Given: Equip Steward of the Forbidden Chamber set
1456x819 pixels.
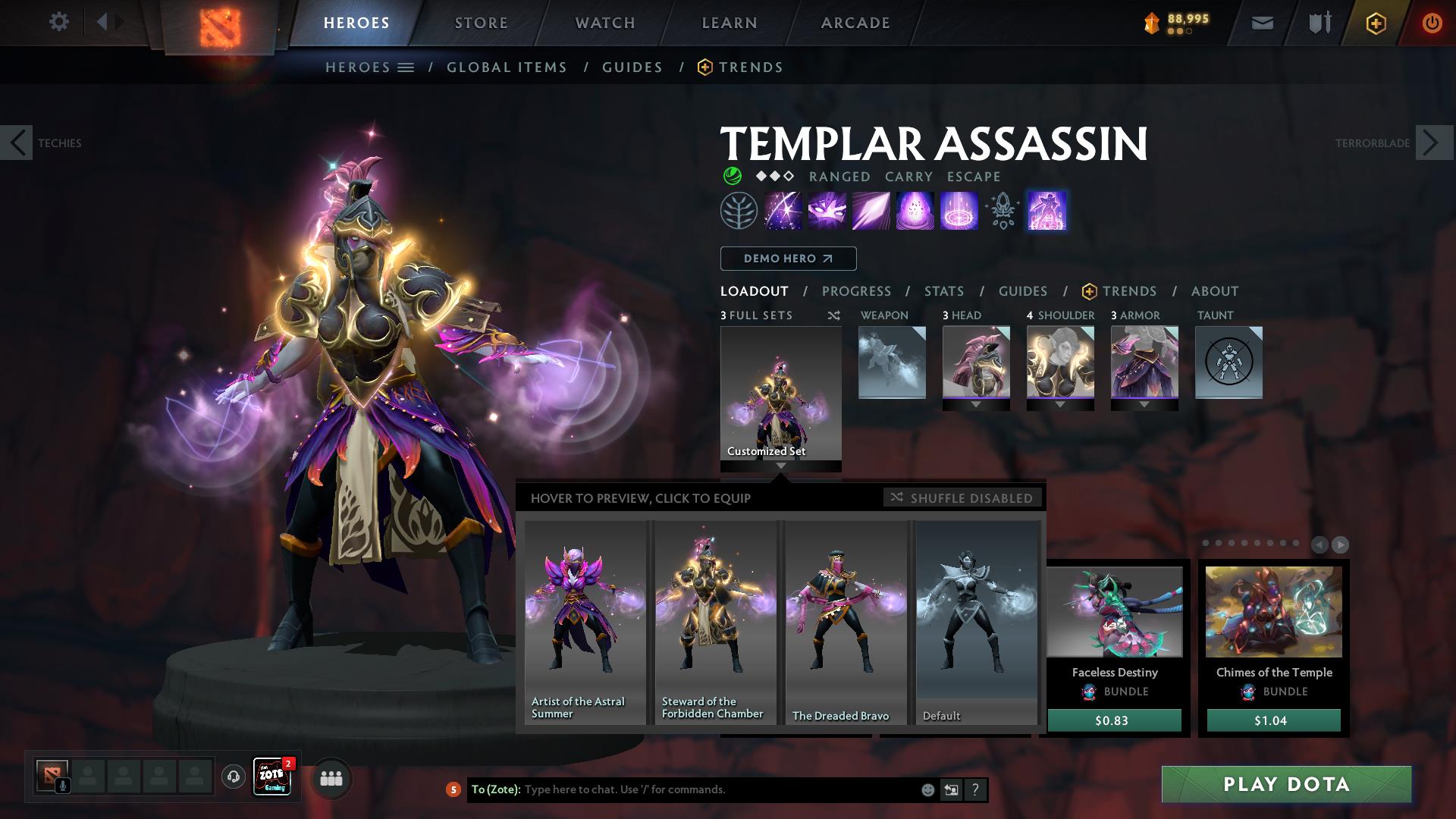Looking at the screenshot, I should click(x=715, y=622).
